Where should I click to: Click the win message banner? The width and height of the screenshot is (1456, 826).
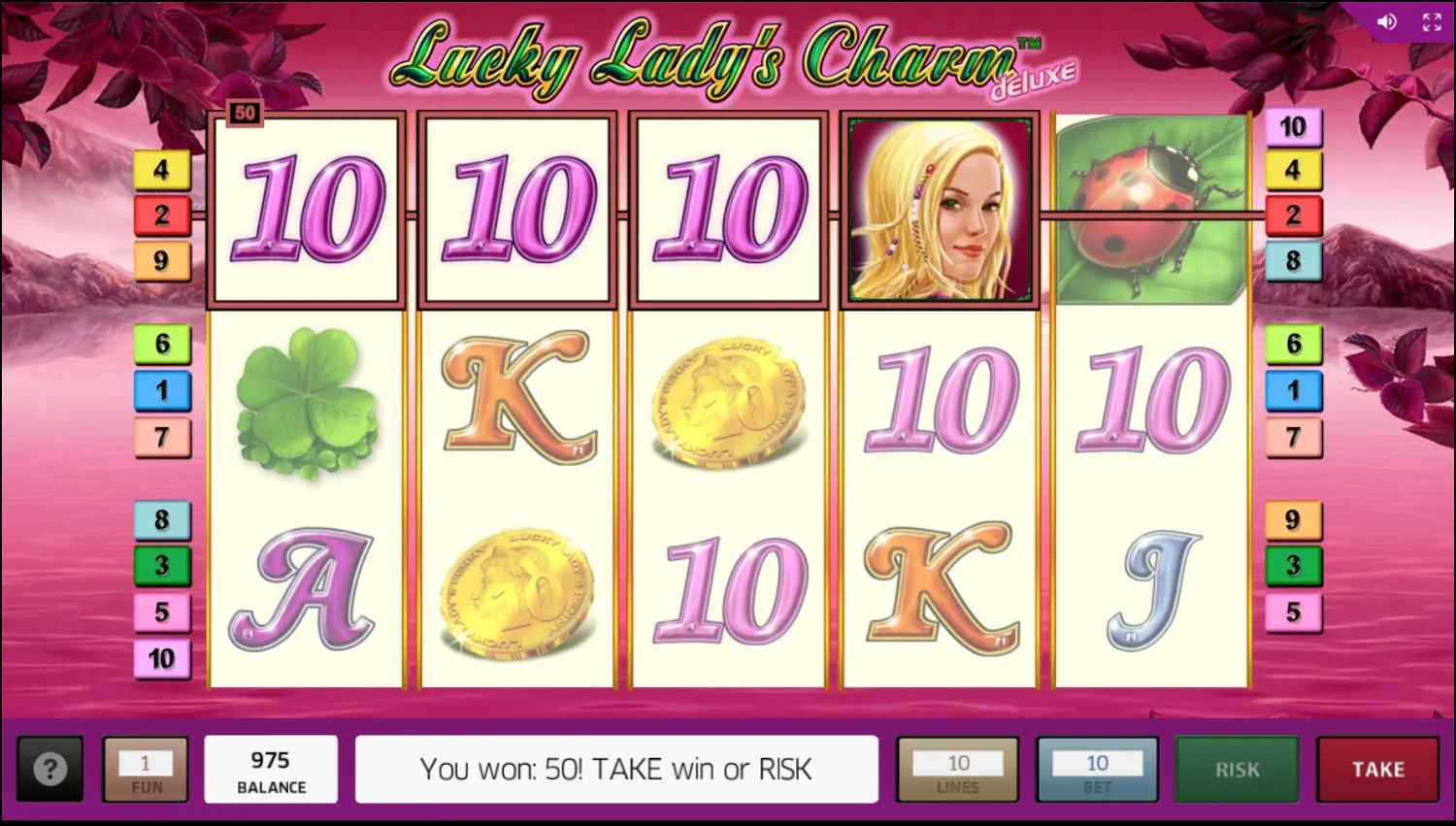coord(617,770)
